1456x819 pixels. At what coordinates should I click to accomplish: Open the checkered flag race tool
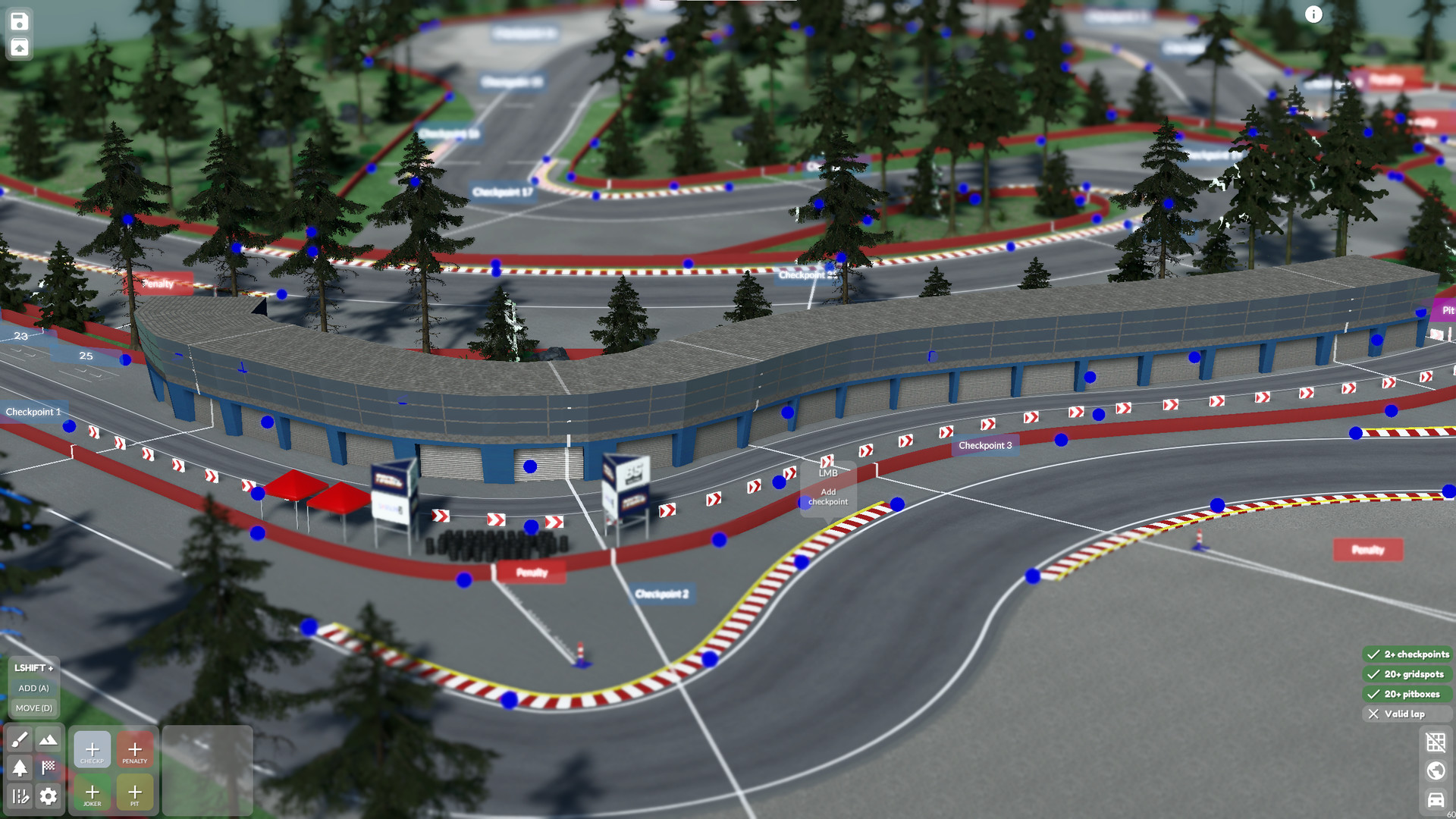pos(48,767)
